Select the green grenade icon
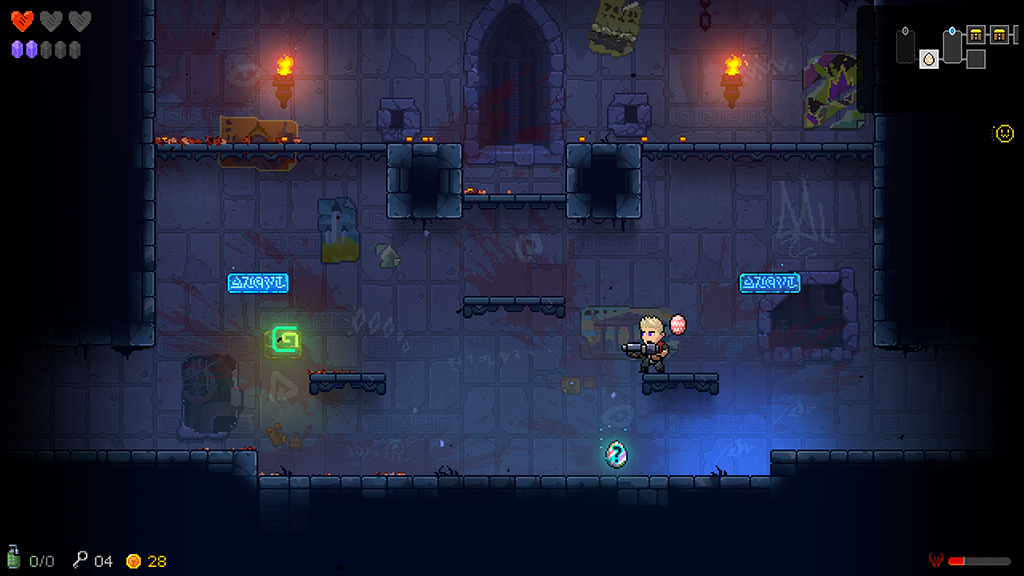 click(14, 558)
